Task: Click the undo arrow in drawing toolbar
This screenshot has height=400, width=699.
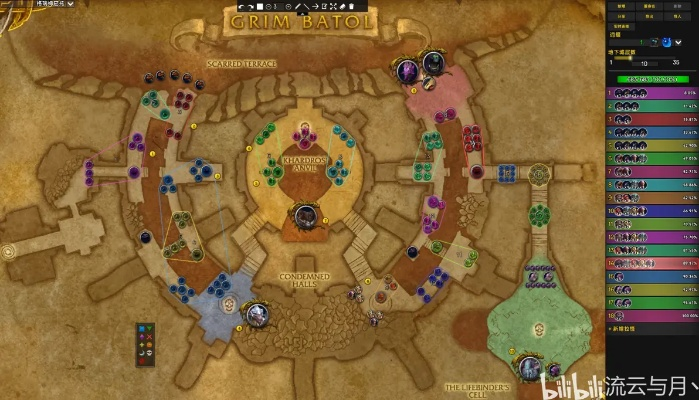Action: [240, 8]
